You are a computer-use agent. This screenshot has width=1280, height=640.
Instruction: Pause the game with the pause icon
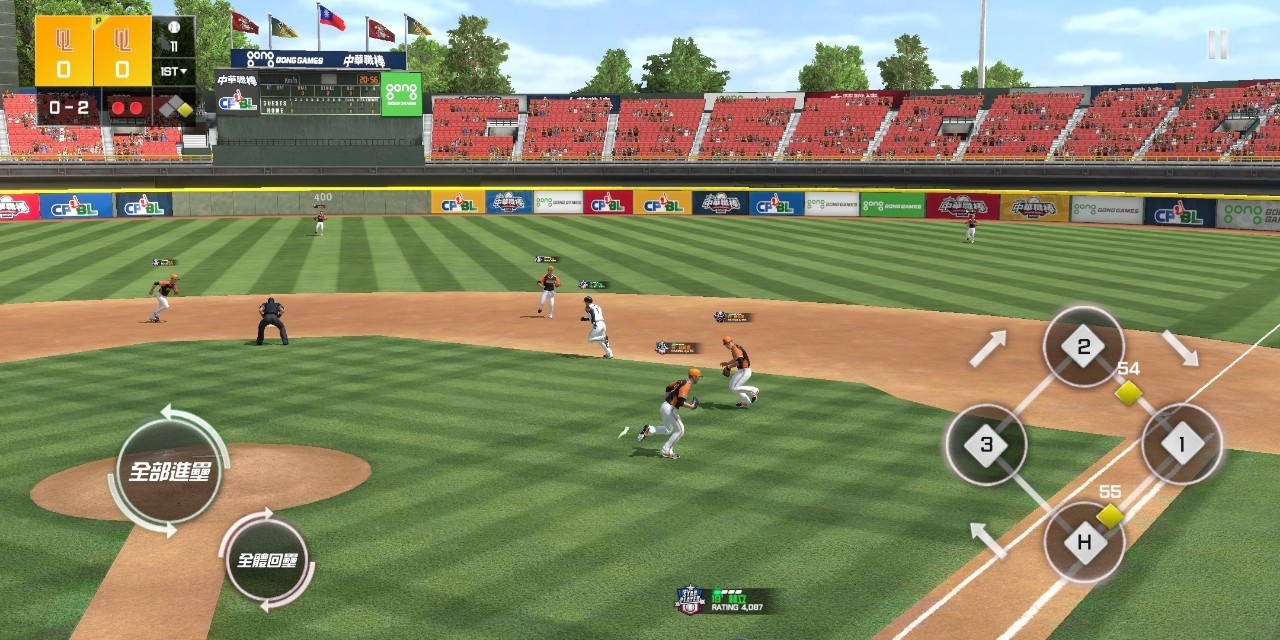click(x=1217, y=44)
